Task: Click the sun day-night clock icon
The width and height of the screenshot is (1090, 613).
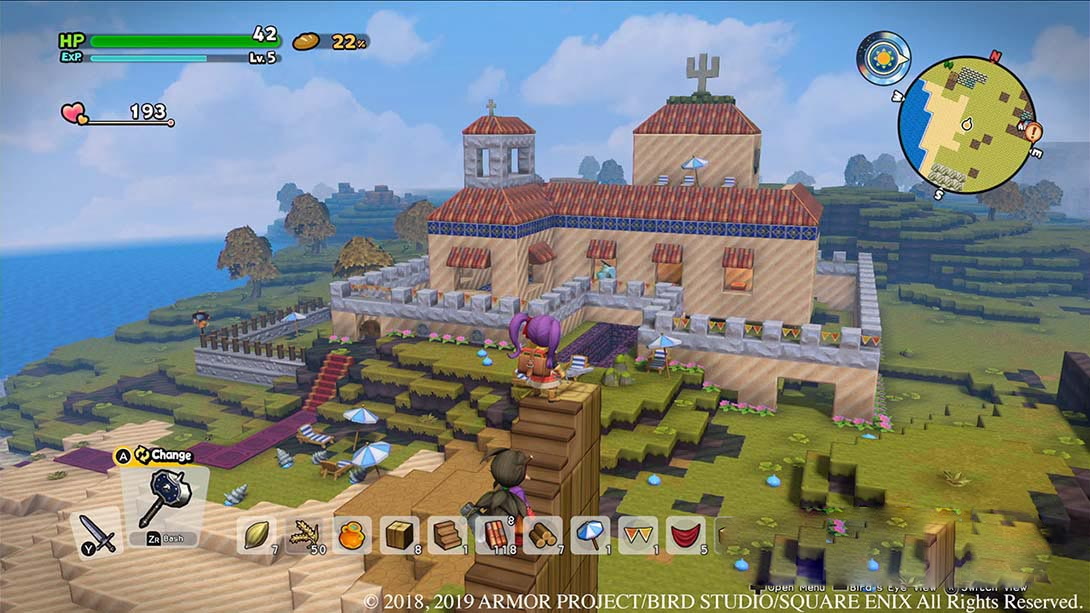Action: coord(883,57)
